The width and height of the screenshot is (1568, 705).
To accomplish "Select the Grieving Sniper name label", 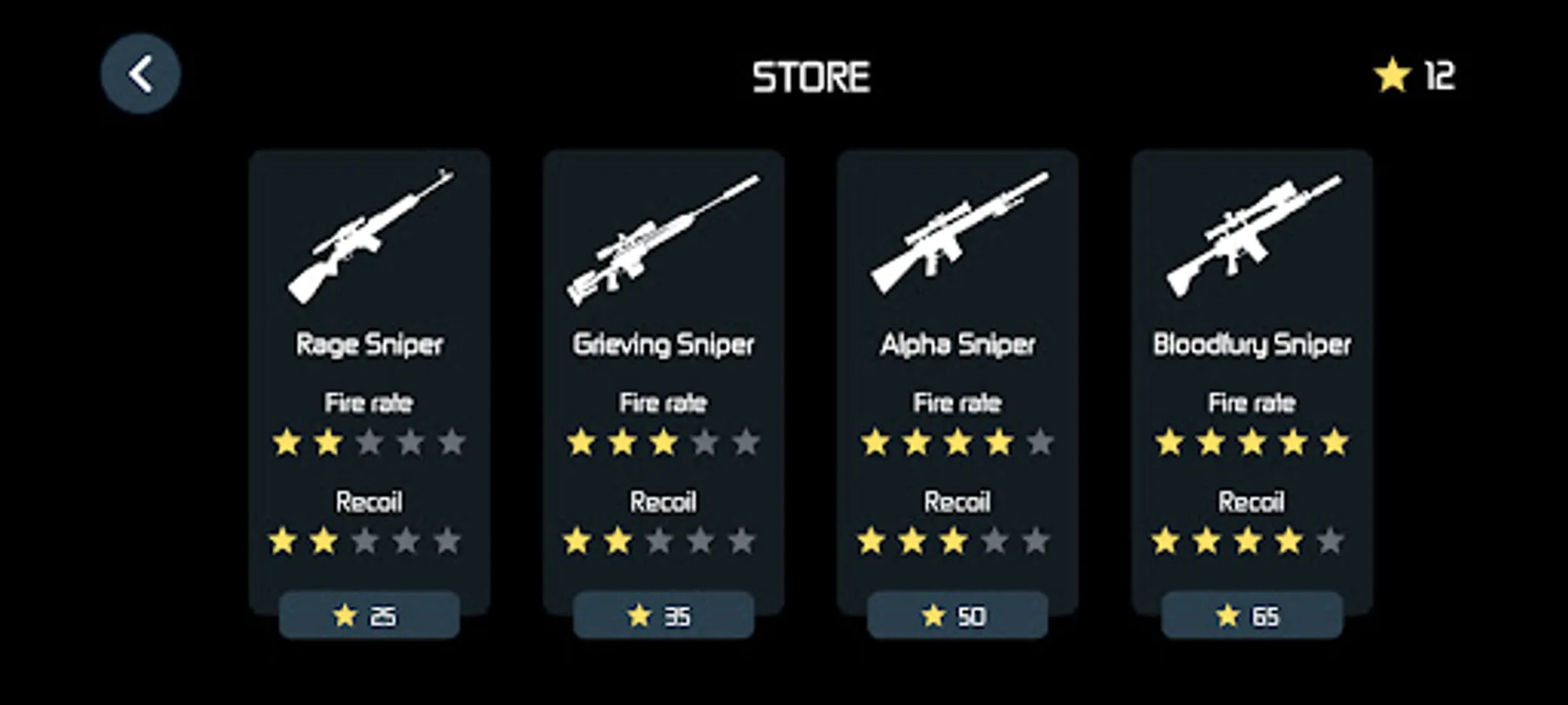I will (x=664, y=343).
